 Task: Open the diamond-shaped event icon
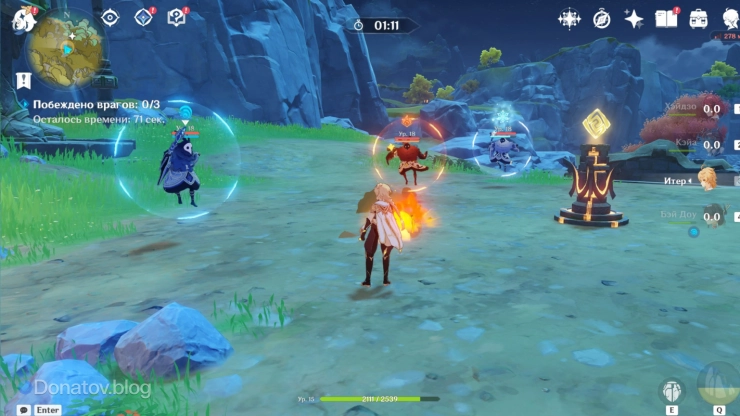pyautogui.click(x=143, y=17)
